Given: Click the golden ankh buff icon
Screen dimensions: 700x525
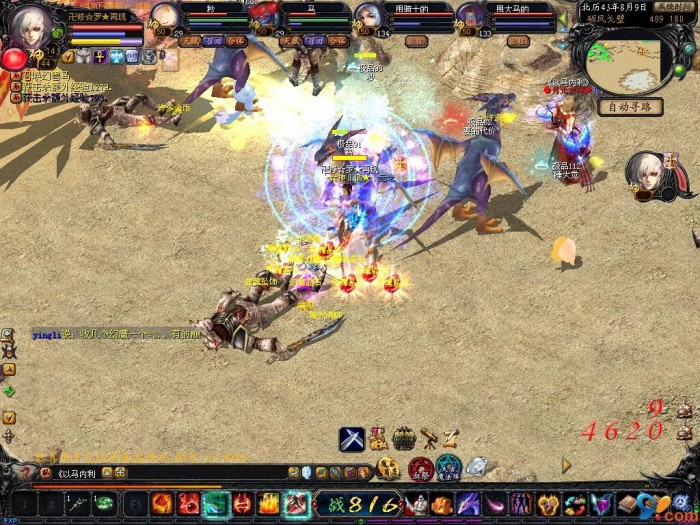Looking at the screenshot, I should (x=100, y=57).
